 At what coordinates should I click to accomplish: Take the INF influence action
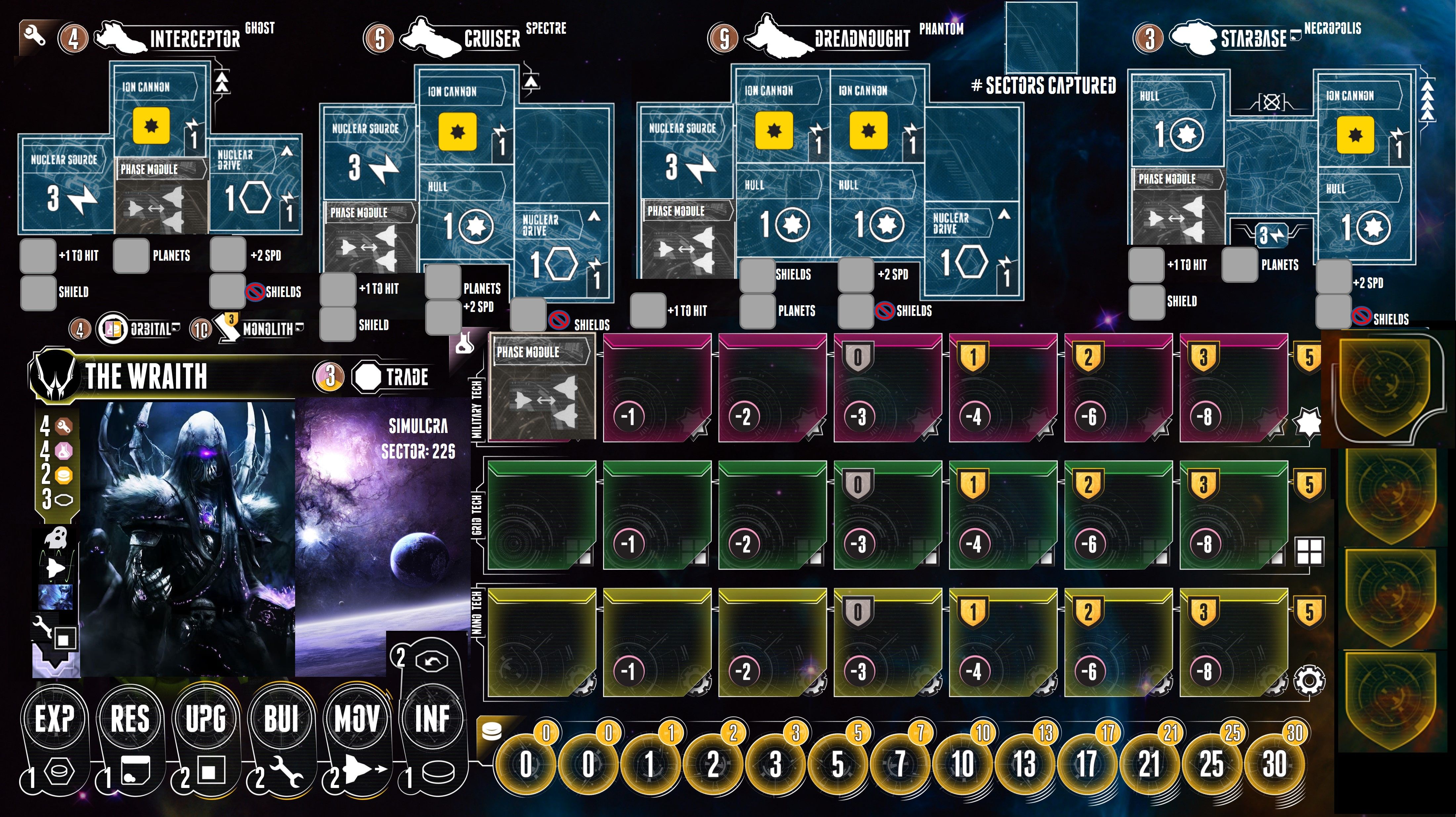click(x=432, y=719)
